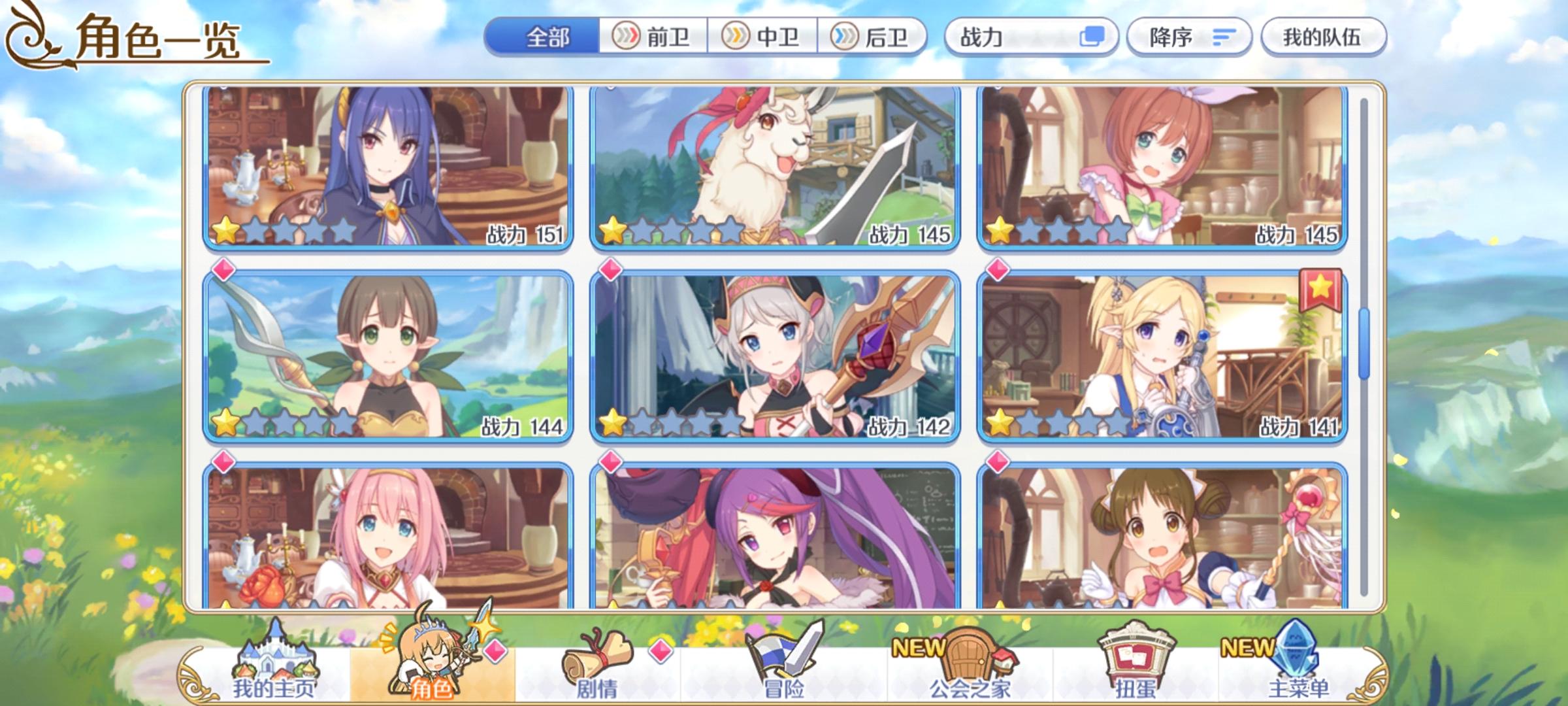This screenshot has height=706, width=1568.
Task: Open 我的队伍 team button
Action: (1324, 38)
